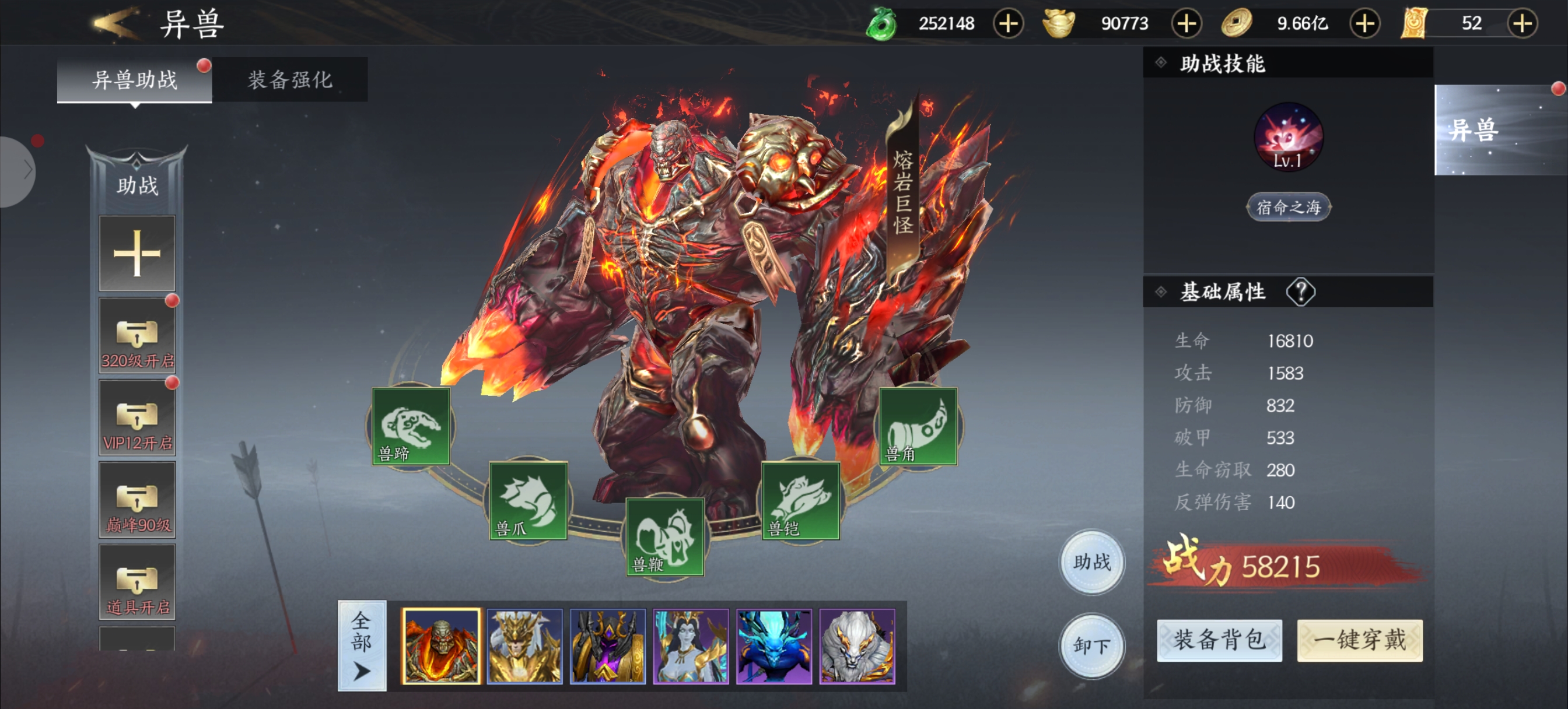1568x709 pixels.
Task: Tap the locked VIP12开启 slot
Action: pos(137,418)
